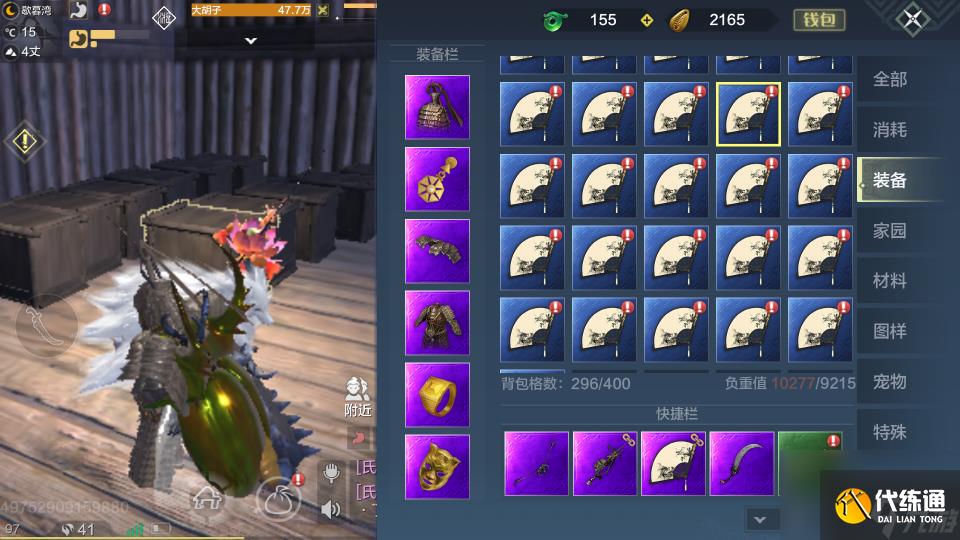The height and width of the screenshot is (540, 960).
Task: Show the 材料 tab
Action: 889,281
